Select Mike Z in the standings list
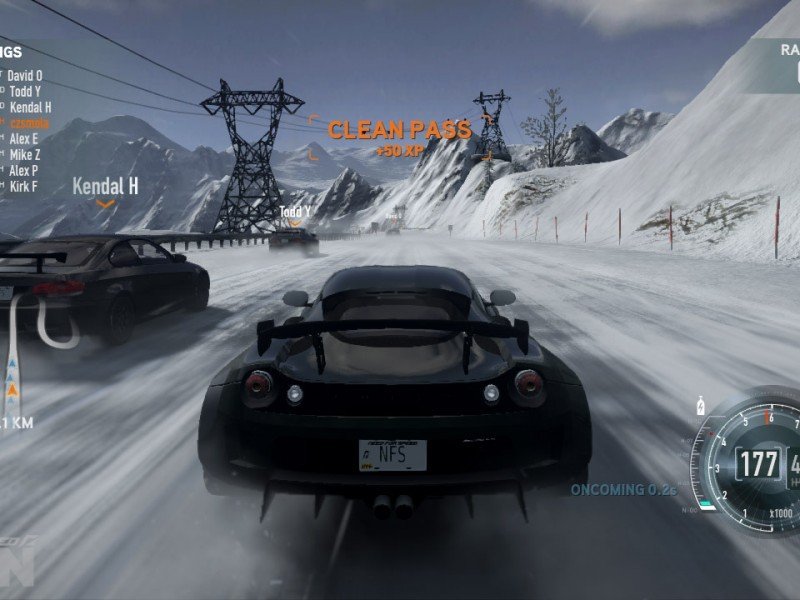 (x=25, y=155)
